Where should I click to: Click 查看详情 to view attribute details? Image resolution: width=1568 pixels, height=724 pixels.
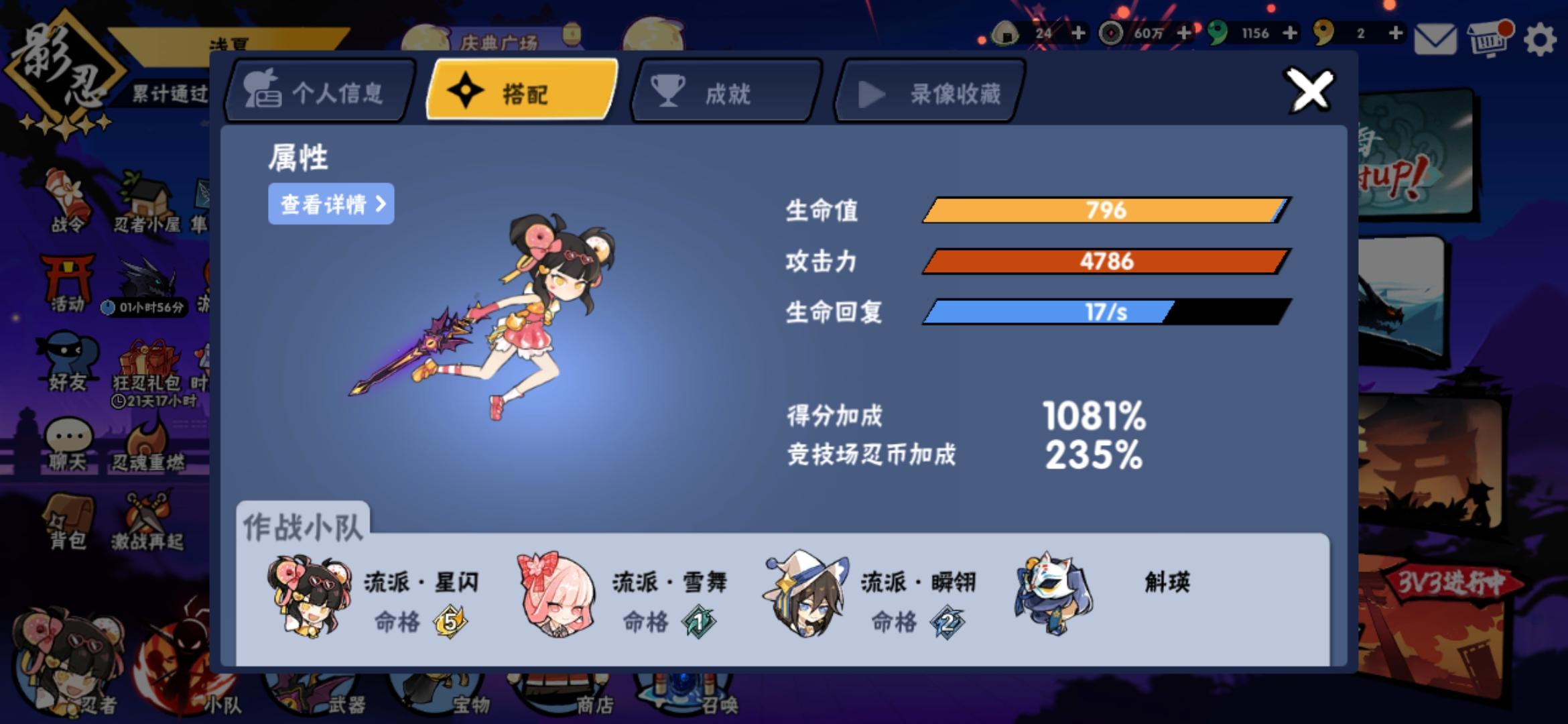330,204
